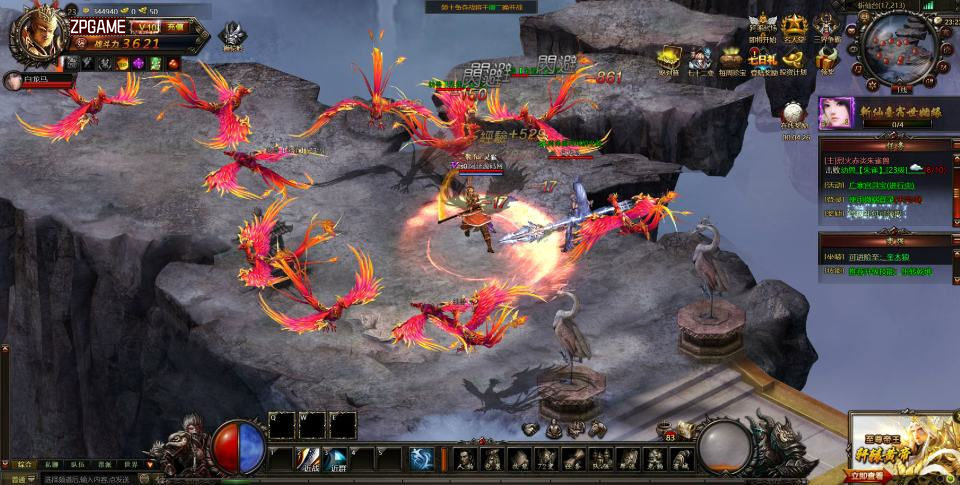Click the chat message input field
The image size is (960, 485).
(x=100, y=479)
